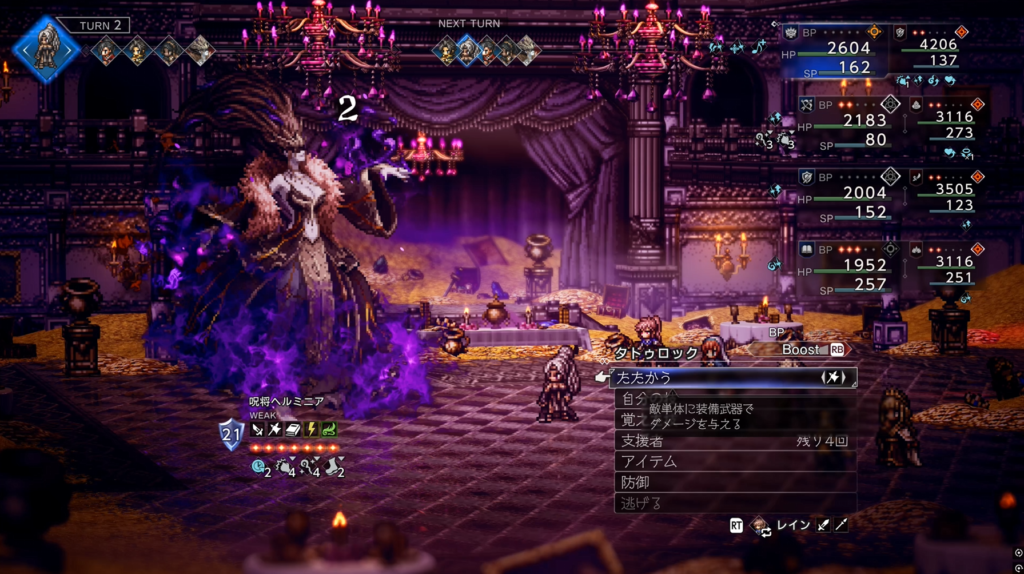Select the green wind weakness icon

(x=328, y=429)
